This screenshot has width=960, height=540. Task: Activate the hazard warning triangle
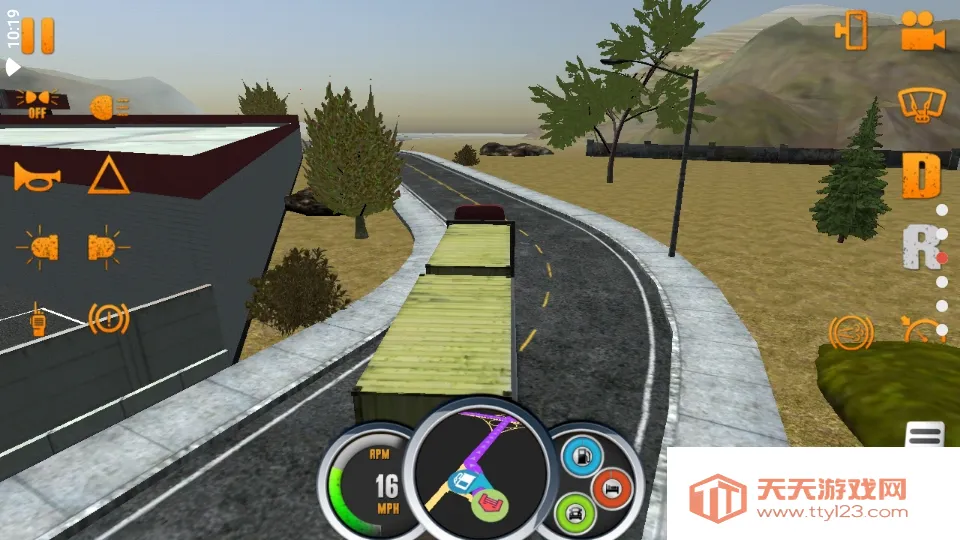(x=109, y=176)
